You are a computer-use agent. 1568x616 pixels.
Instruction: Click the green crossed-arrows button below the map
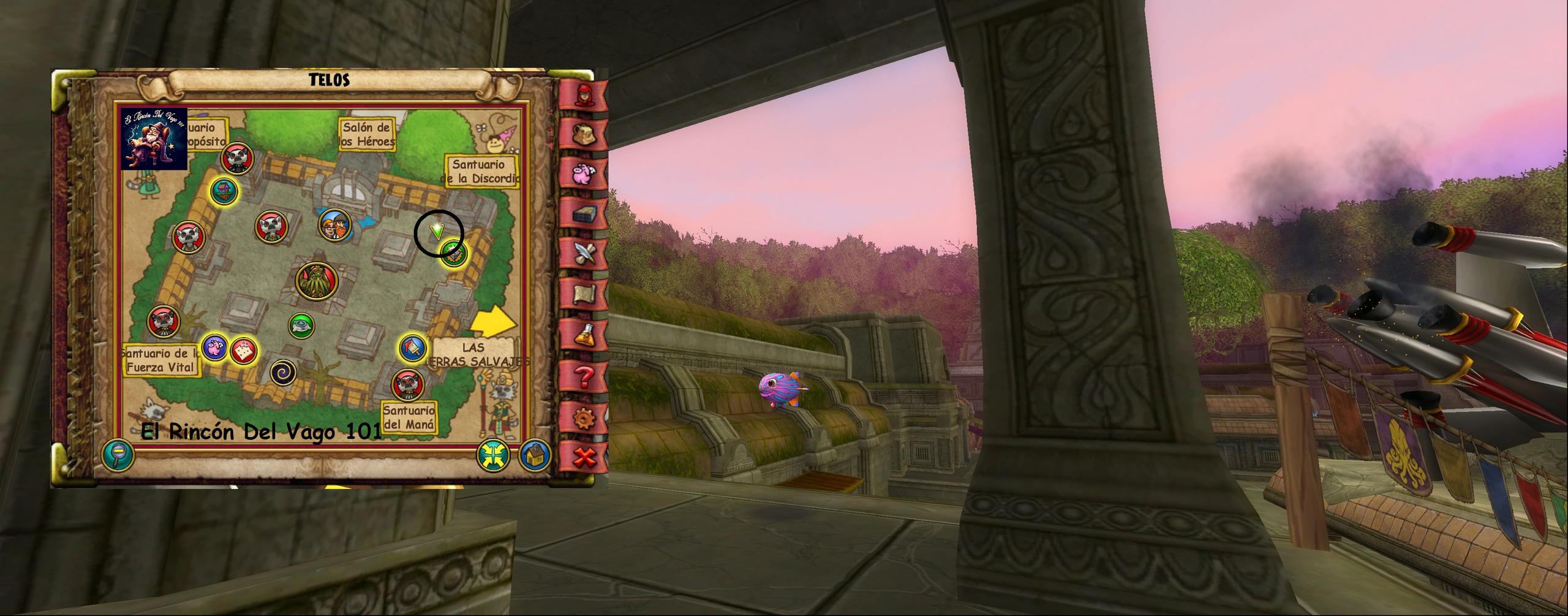pyautogui.click(x=494, y=455)
